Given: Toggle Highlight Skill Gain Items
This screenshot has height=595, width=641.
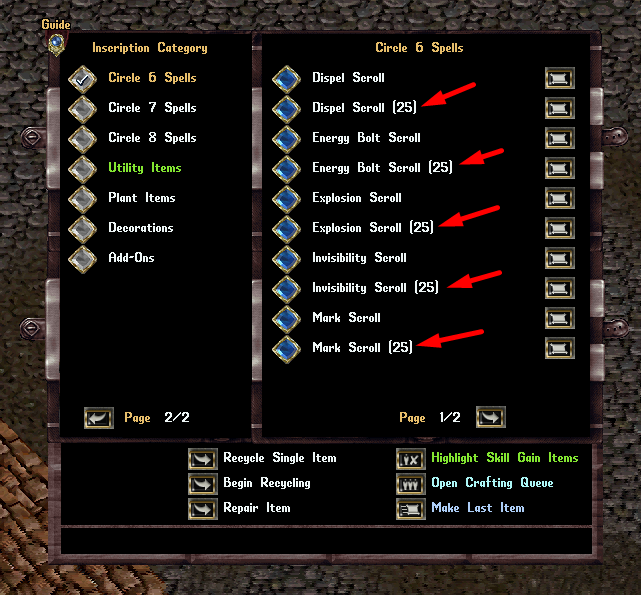Looking at the screenshot, I should point(411,458).
